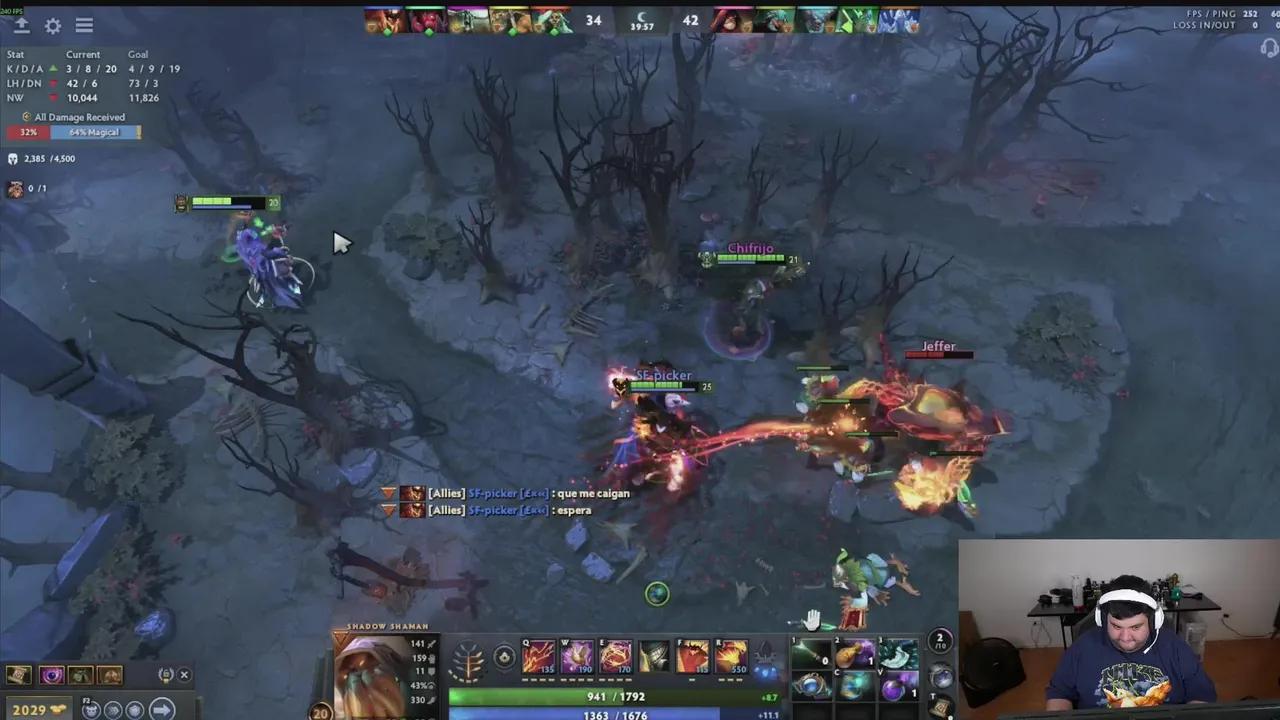Activate Mass Serpent Ward ultimate
The width and height of the screenshot is (1280, 720).
(732, 657)
